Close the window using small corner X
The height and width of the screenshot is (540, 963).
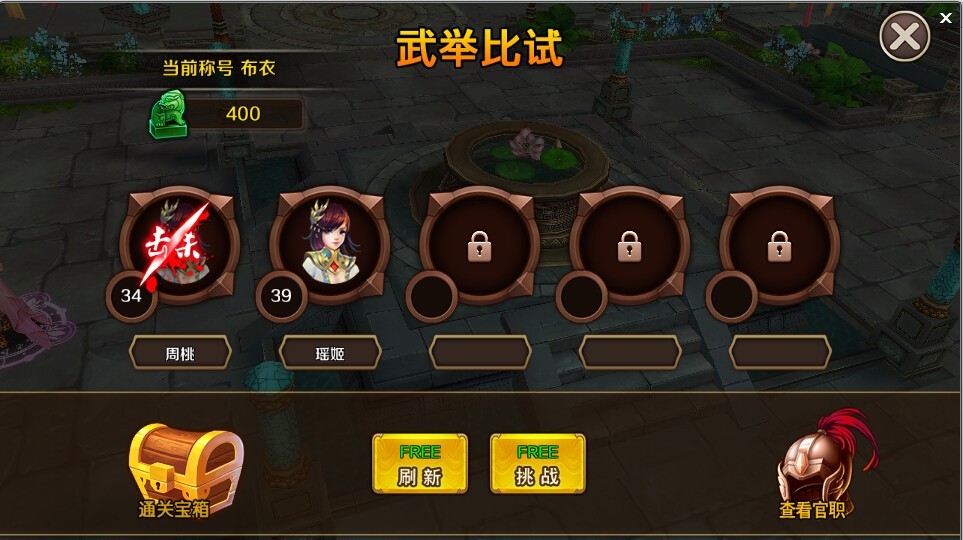[x=946, y=17]
